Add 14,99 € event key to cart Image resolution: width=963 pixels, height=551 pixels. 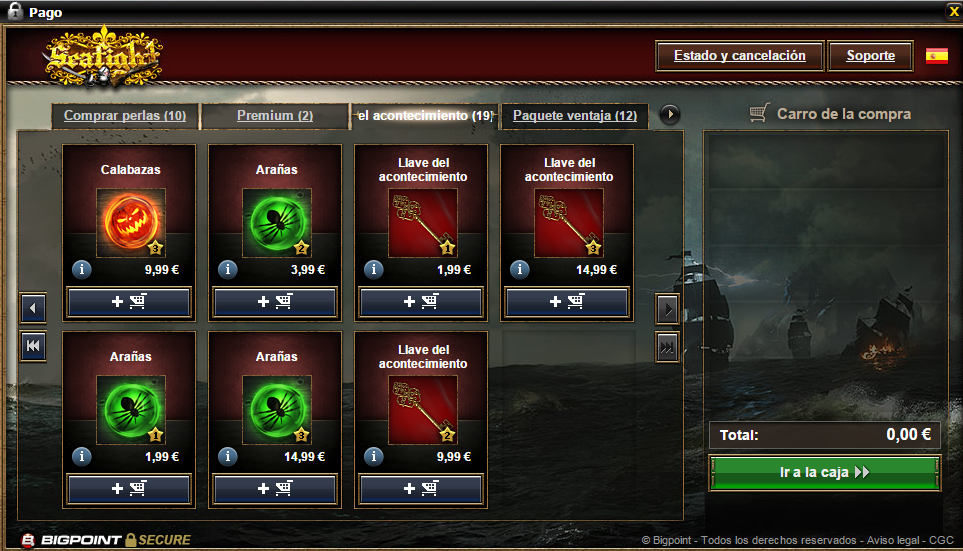(x=567, y=302)
